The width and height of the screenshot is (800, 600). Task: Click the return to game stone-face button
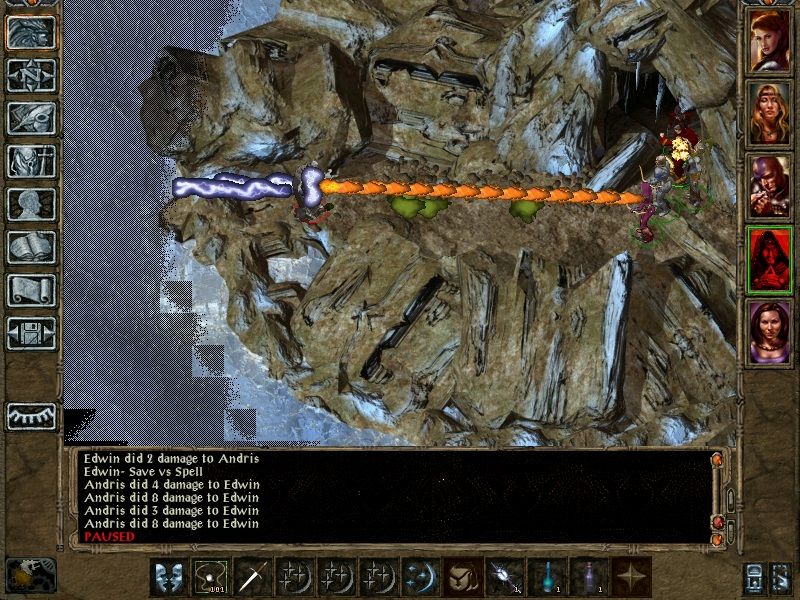[31, 33]
